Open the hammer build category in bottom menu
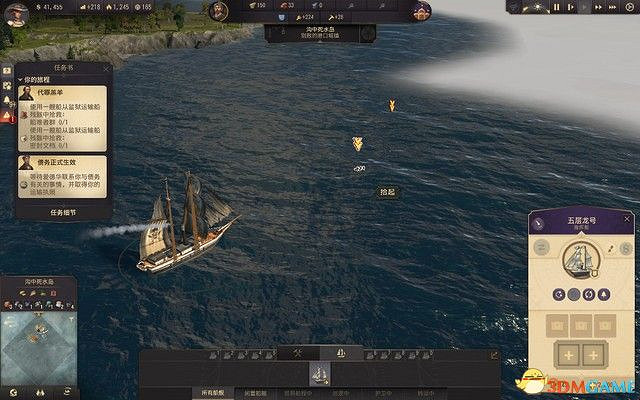 297,354
